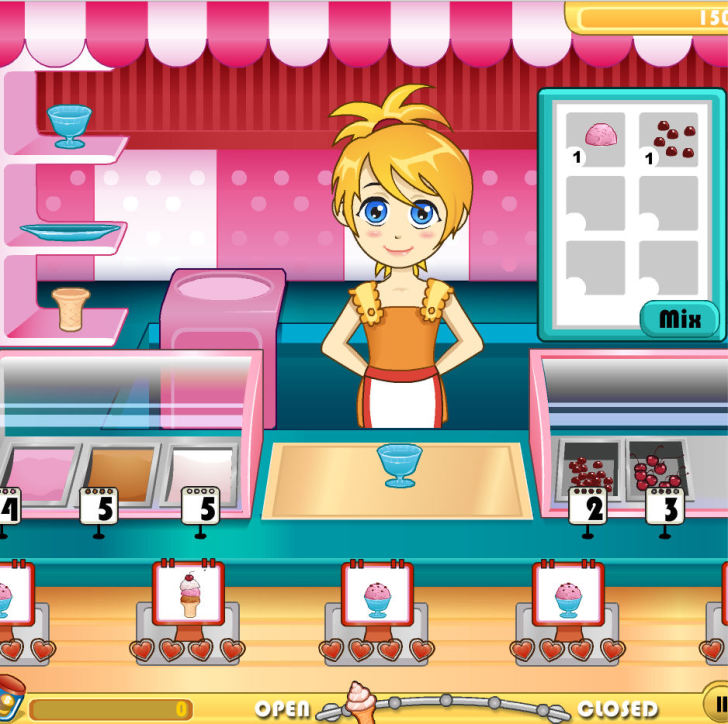Take the glass sundae cup from shelf

(x=69, y=124)
